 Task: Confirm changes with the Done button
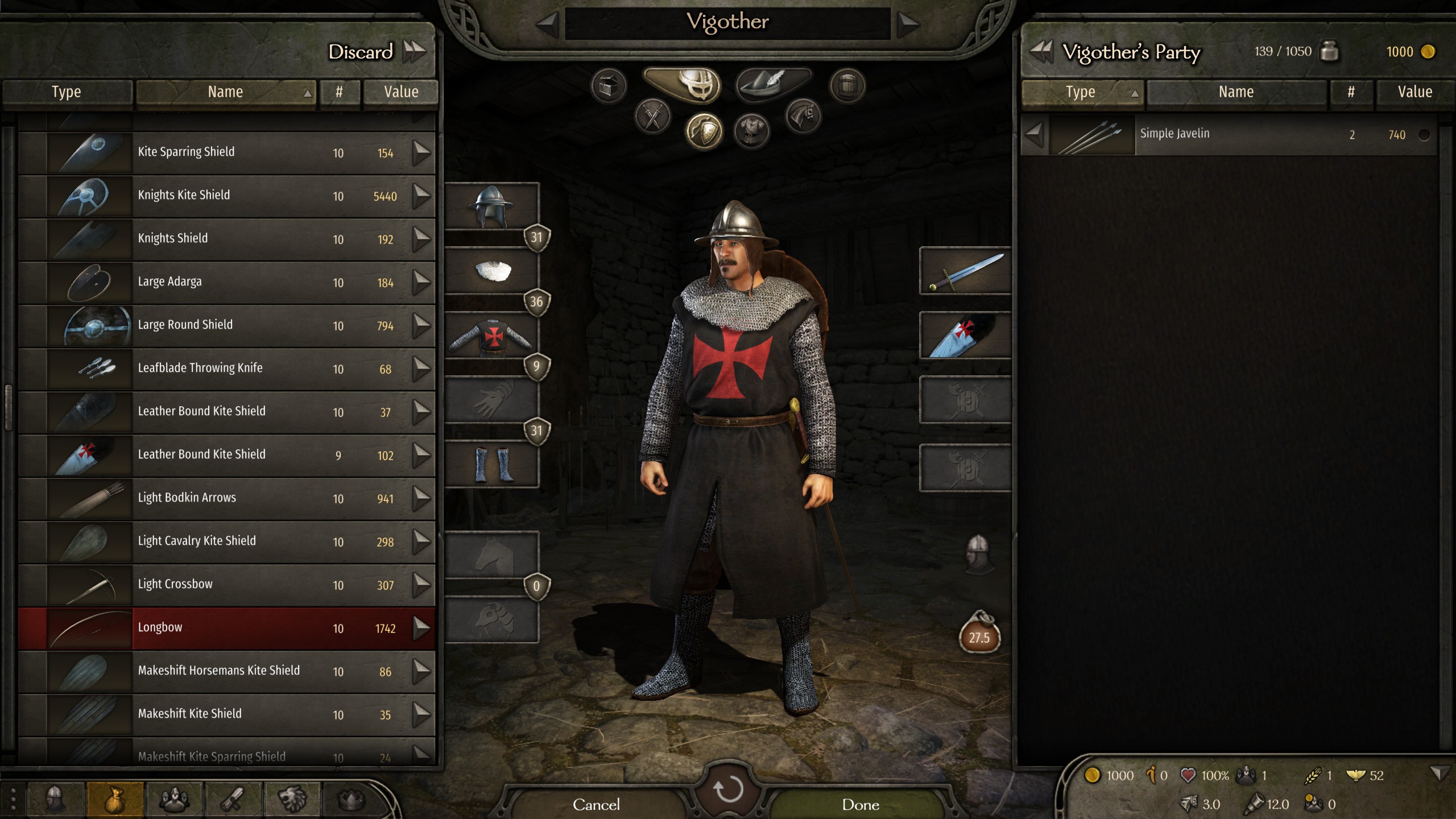pyautogui.click(x=860, y=804)
